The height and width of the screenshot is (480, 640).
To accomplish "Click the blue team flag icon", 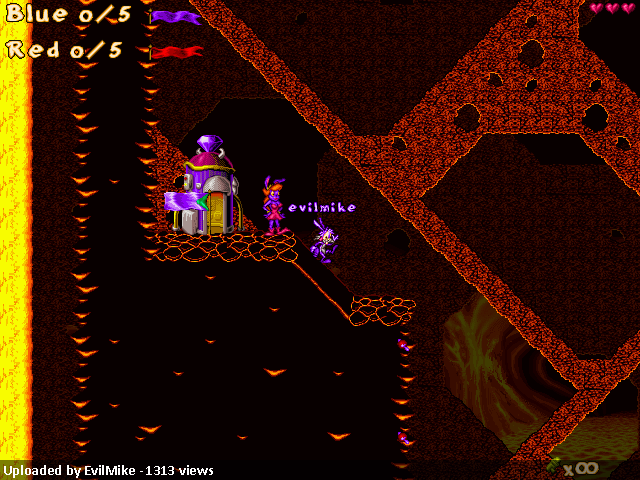I will (176, 17).
